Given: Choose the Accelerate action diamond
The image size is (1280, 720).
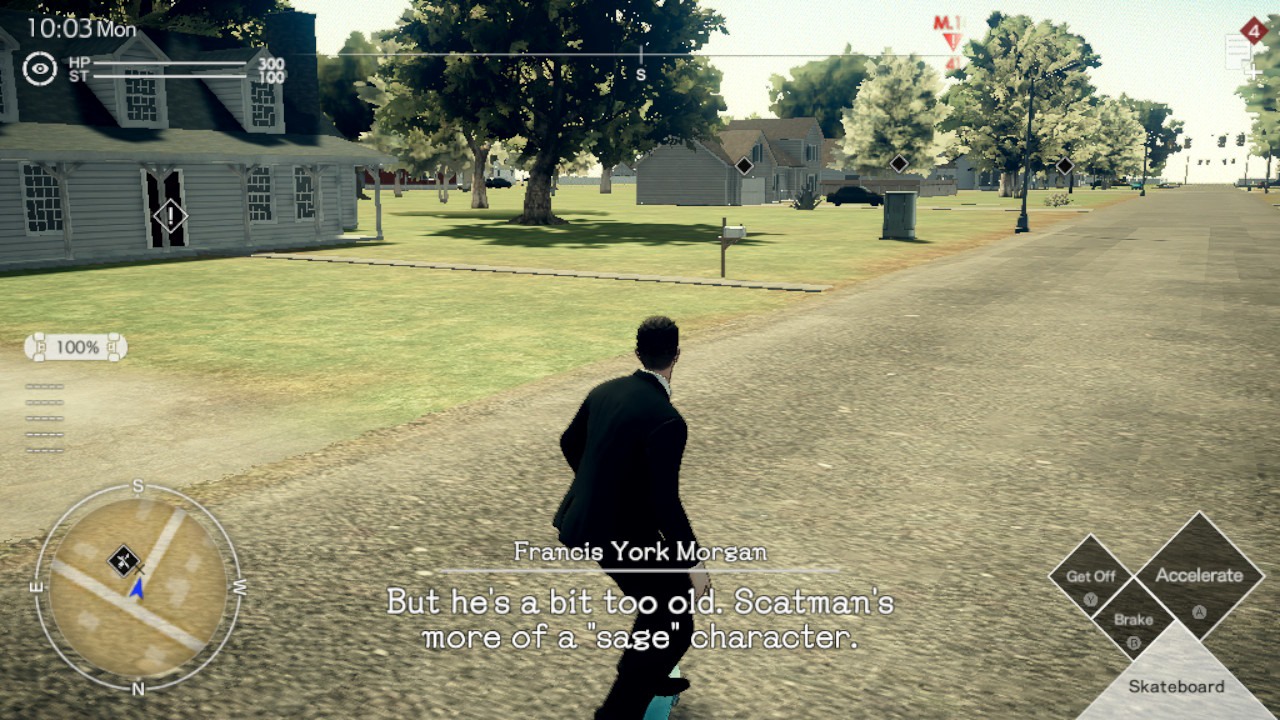Looking at the screenshot, I should tap(1198, 577).
